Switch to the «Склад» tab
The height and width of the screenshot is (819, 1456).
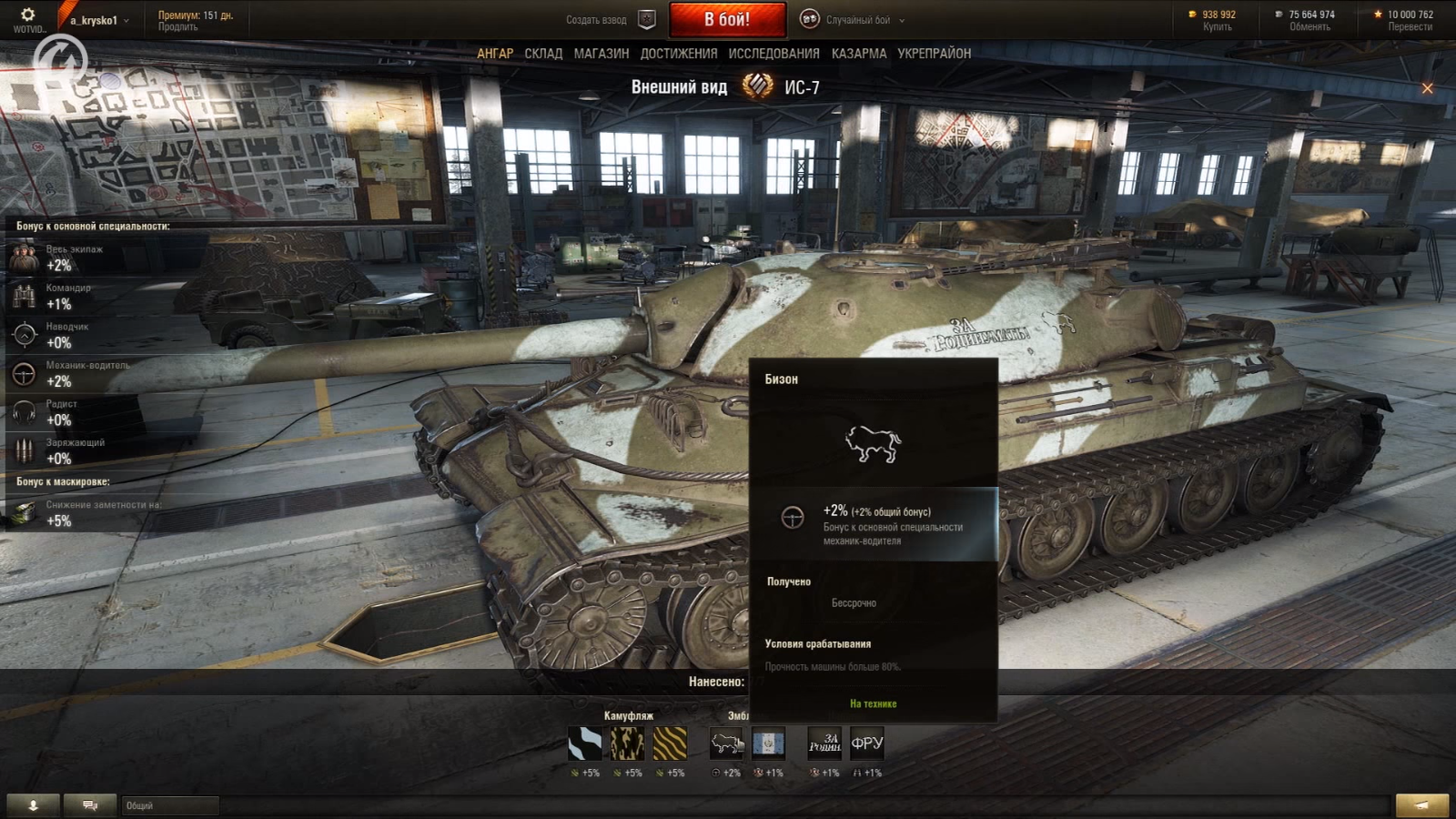point(543,54)
